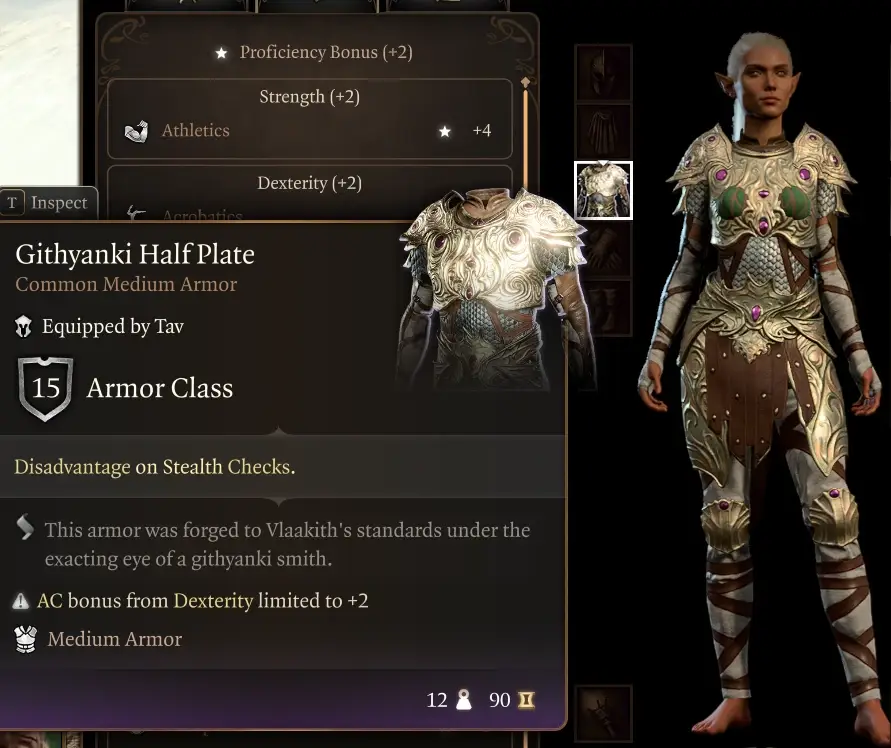Click the empty melee weapon slot
Image resolution: width=891 pixels, height=748 pixels.
point(603,712)
